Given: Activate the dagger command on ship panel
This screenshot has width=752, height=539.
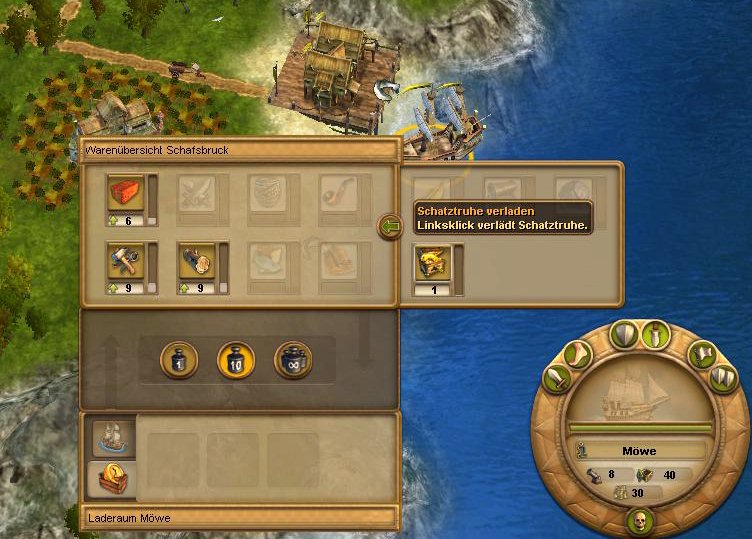Looking at the screenshot, I should pos(653,333).
